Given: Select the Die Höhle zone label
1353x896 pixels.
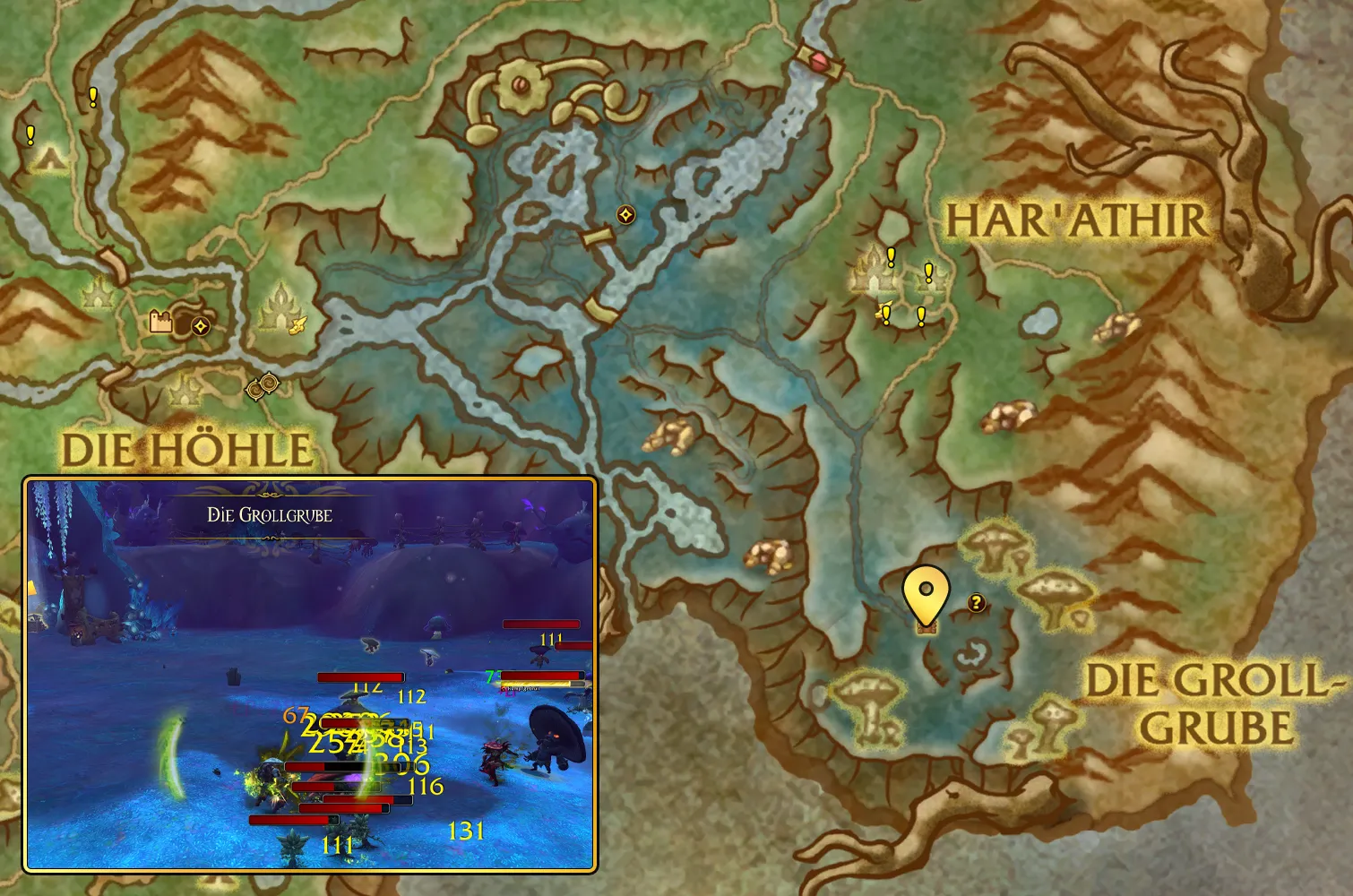Looking at the screenshot, I should pyautogui.click(x=186, y=450).
